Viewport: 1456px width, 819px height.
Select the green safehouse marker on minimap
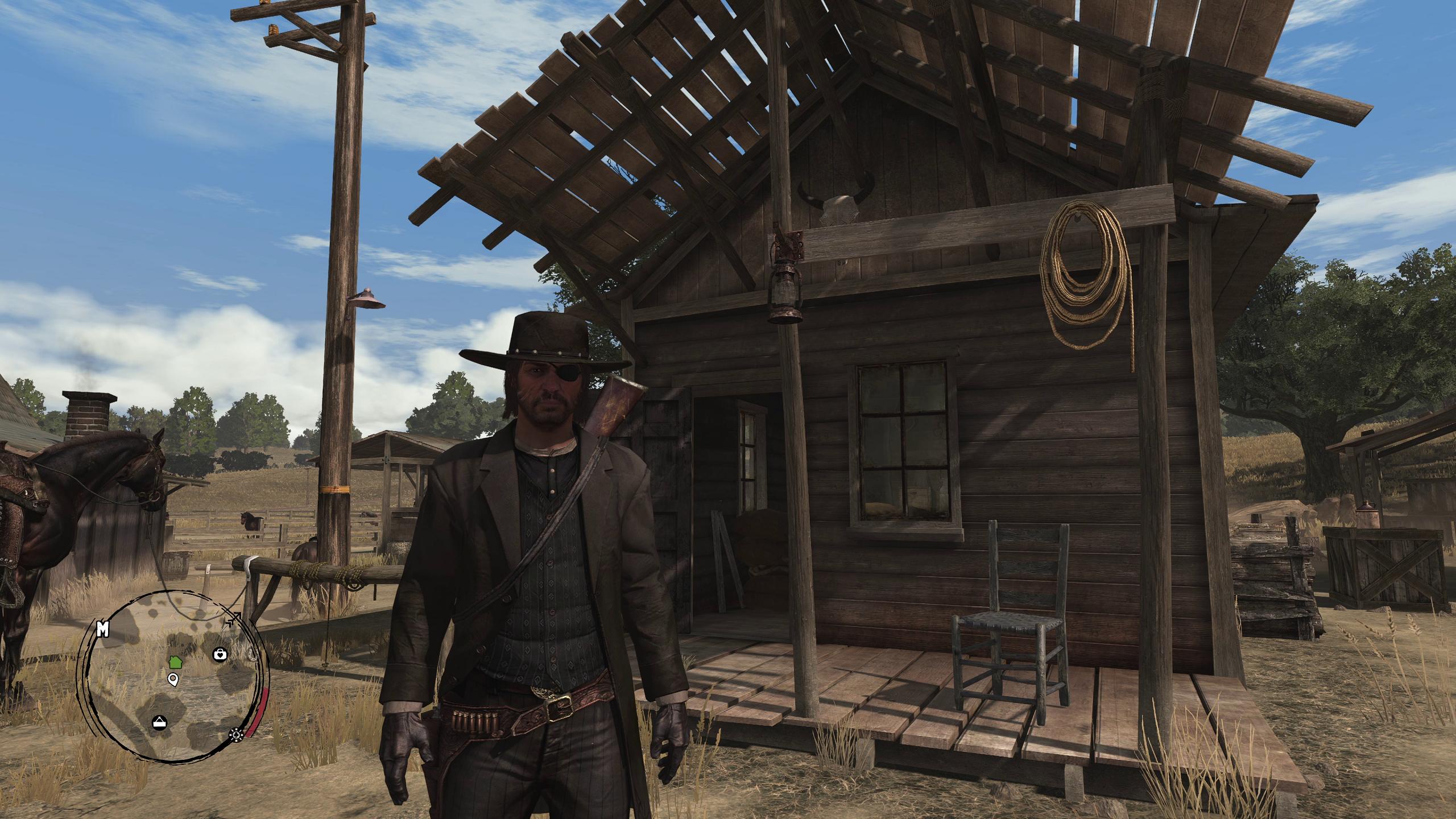coord(175,661)
